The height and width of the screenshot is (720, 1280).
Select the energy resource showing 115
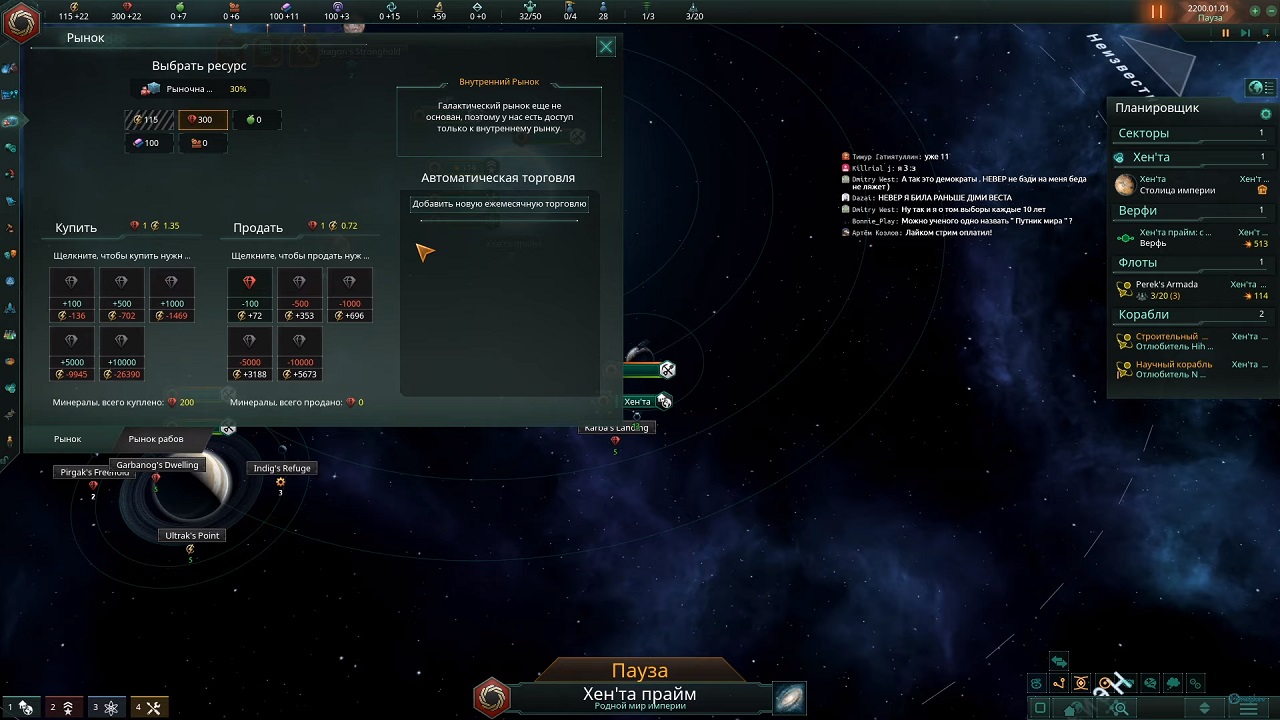146,120
